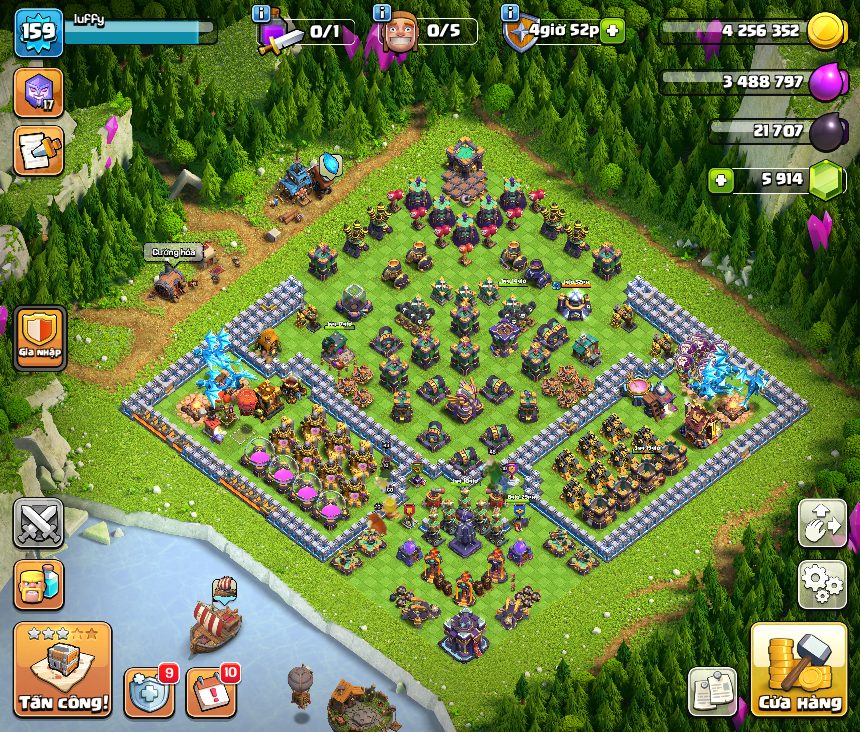860x732 pixels.
Task: Open the layout editor hand icon
Action: [x=822, y=523]
